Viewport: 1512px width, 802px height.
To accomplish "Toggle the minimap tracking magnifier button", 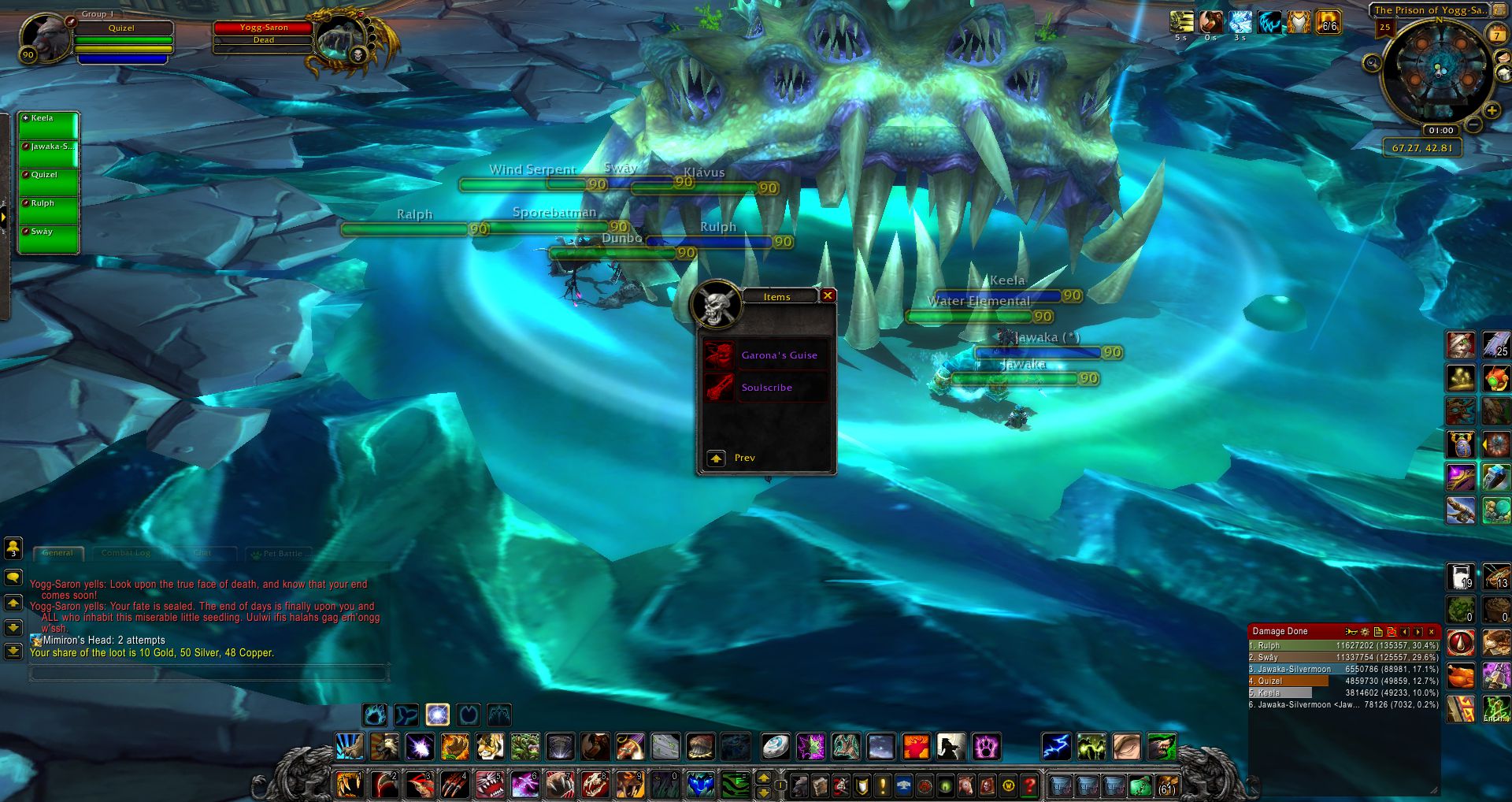I will (x=1373, y=63).
